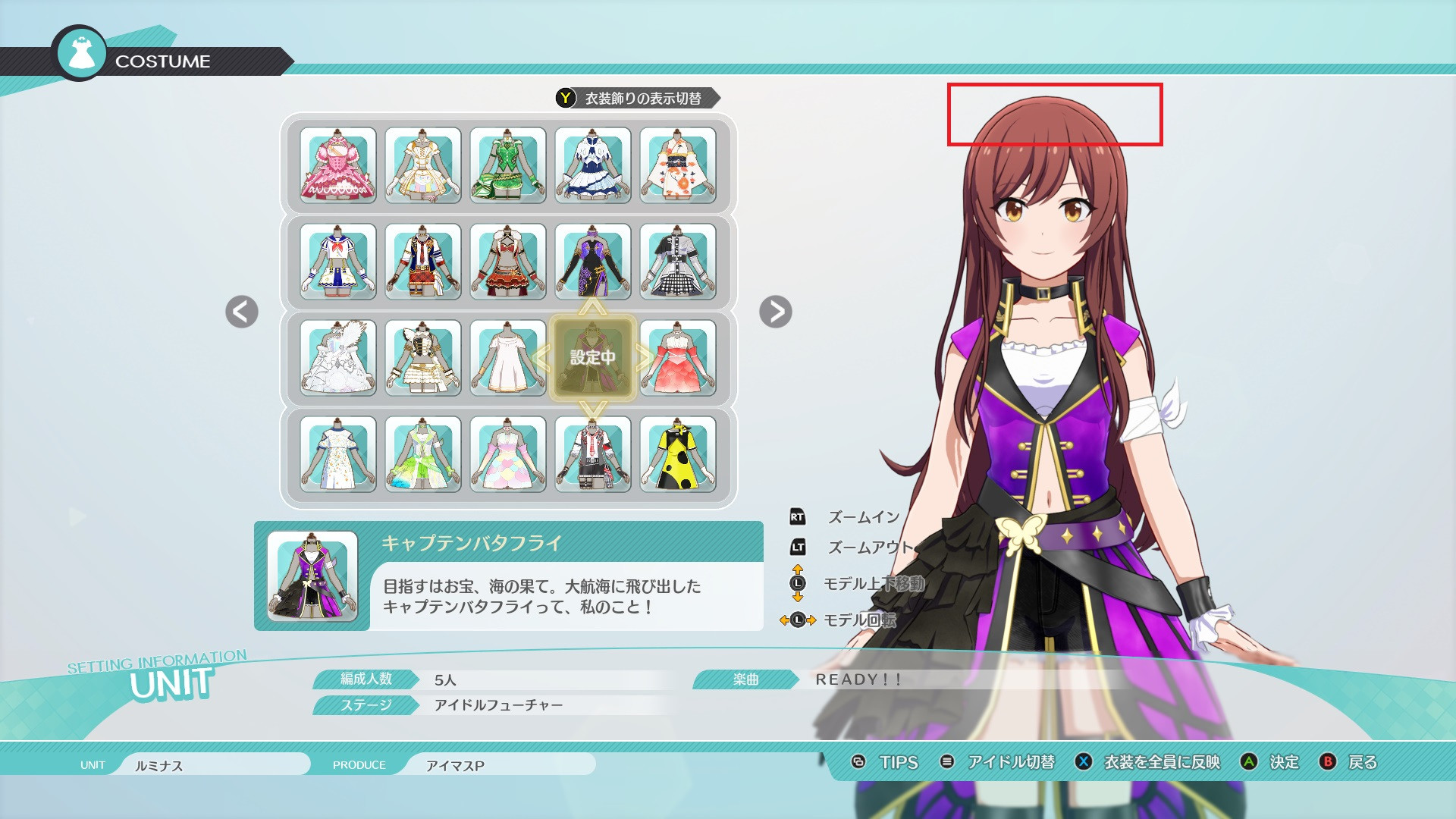1456x819 pixels.
Task: Select the pink frilly dress costume
Action: pos(337,165)
